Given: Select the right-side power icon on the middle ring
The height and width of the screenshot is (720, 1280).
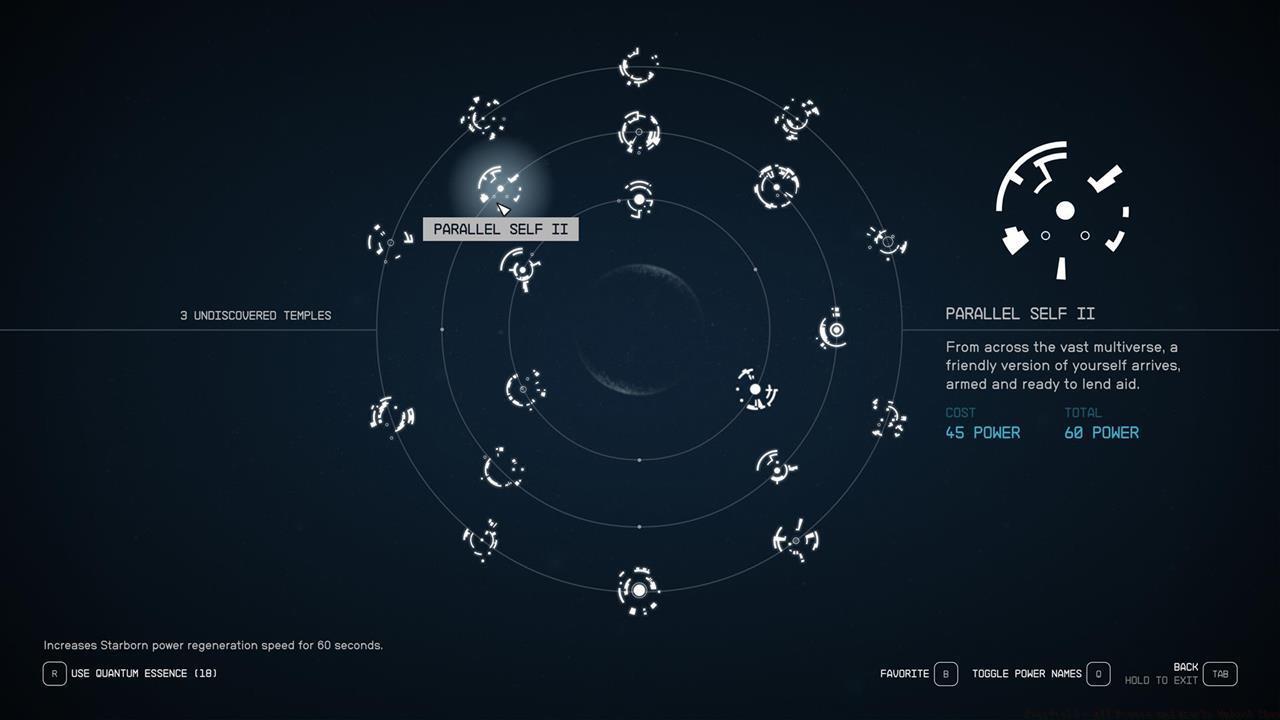Looking at the screenshot, I should [831, 329].
